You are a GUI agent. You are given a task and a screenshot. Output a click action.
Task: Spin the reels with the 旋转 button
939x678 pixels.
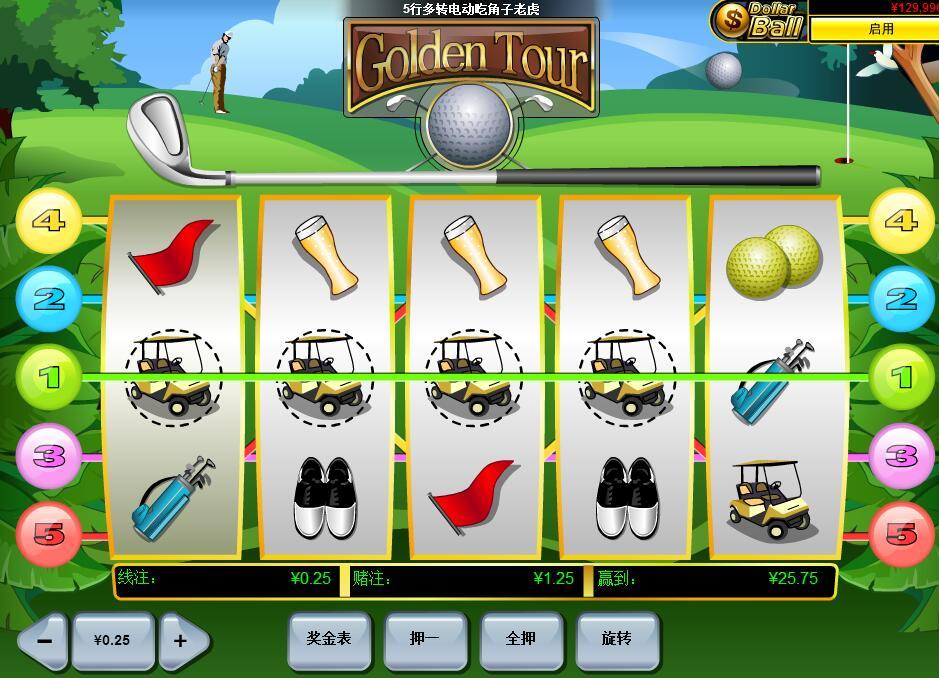click(617, 639)
